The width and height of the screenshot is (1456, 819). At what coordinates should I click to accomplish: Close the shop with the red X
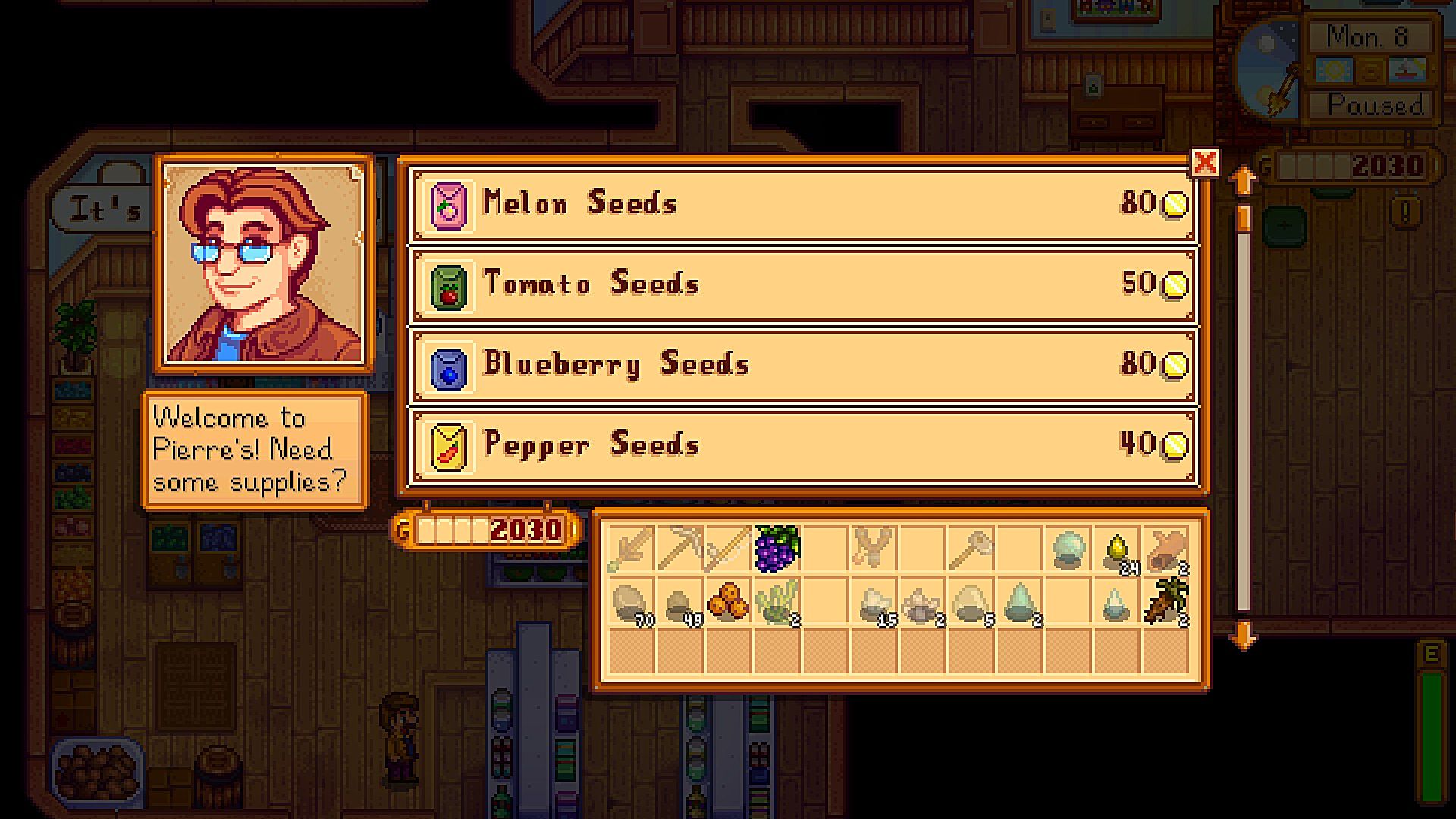[1207, 162]
